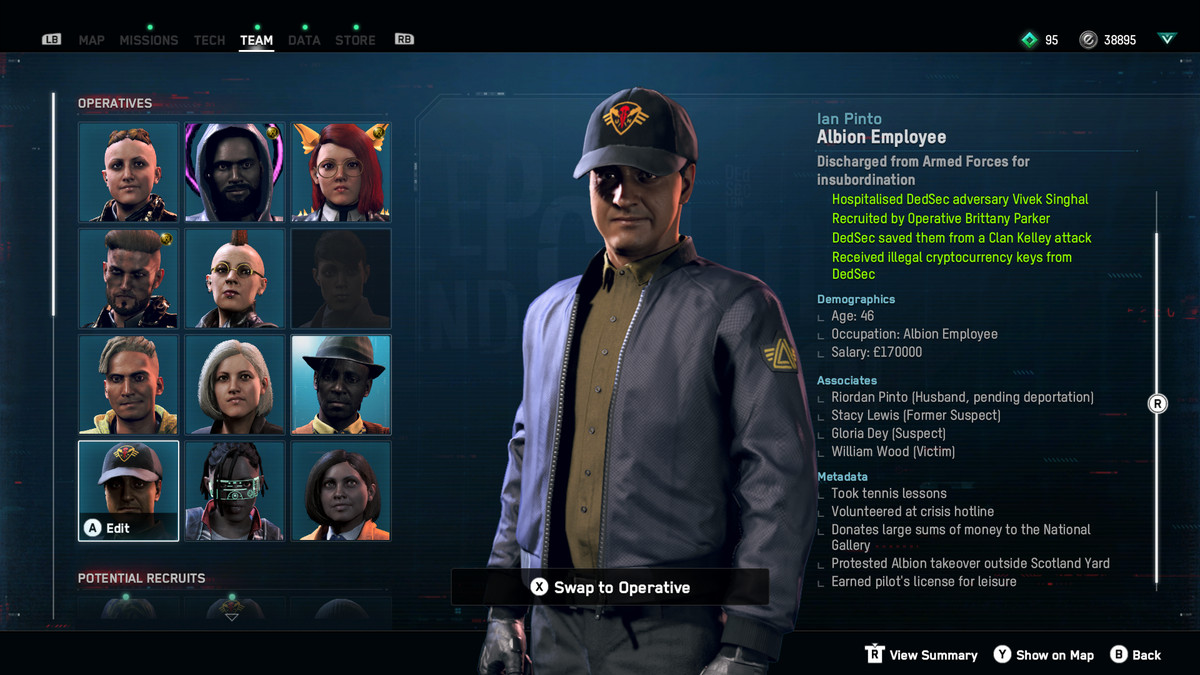Select the operative with bob haircut
The image size is (1200, 675).
pos(341,490)
